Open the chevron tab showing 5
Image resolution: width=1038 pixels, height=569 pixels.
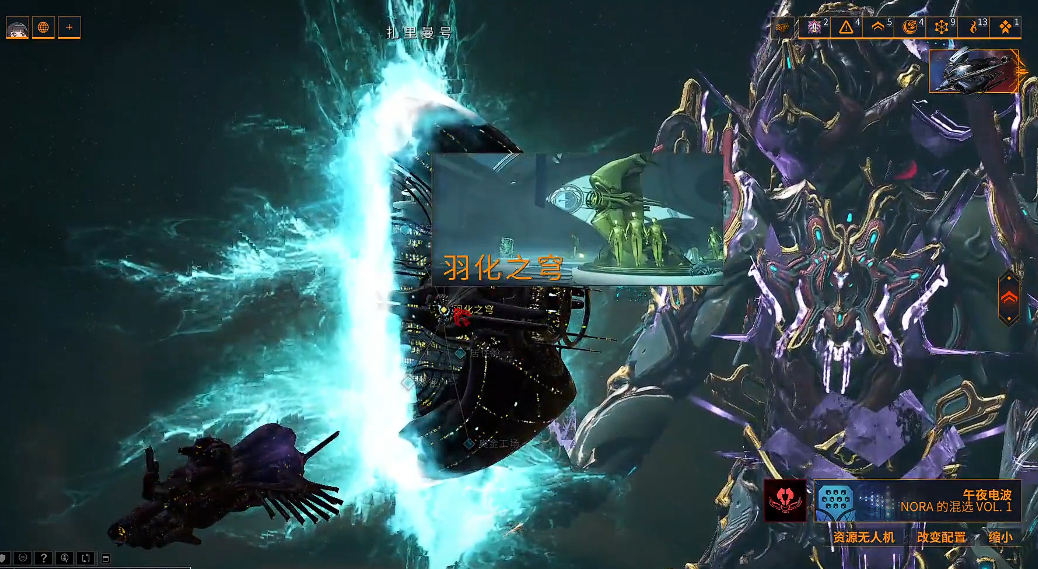click(879, 27)
